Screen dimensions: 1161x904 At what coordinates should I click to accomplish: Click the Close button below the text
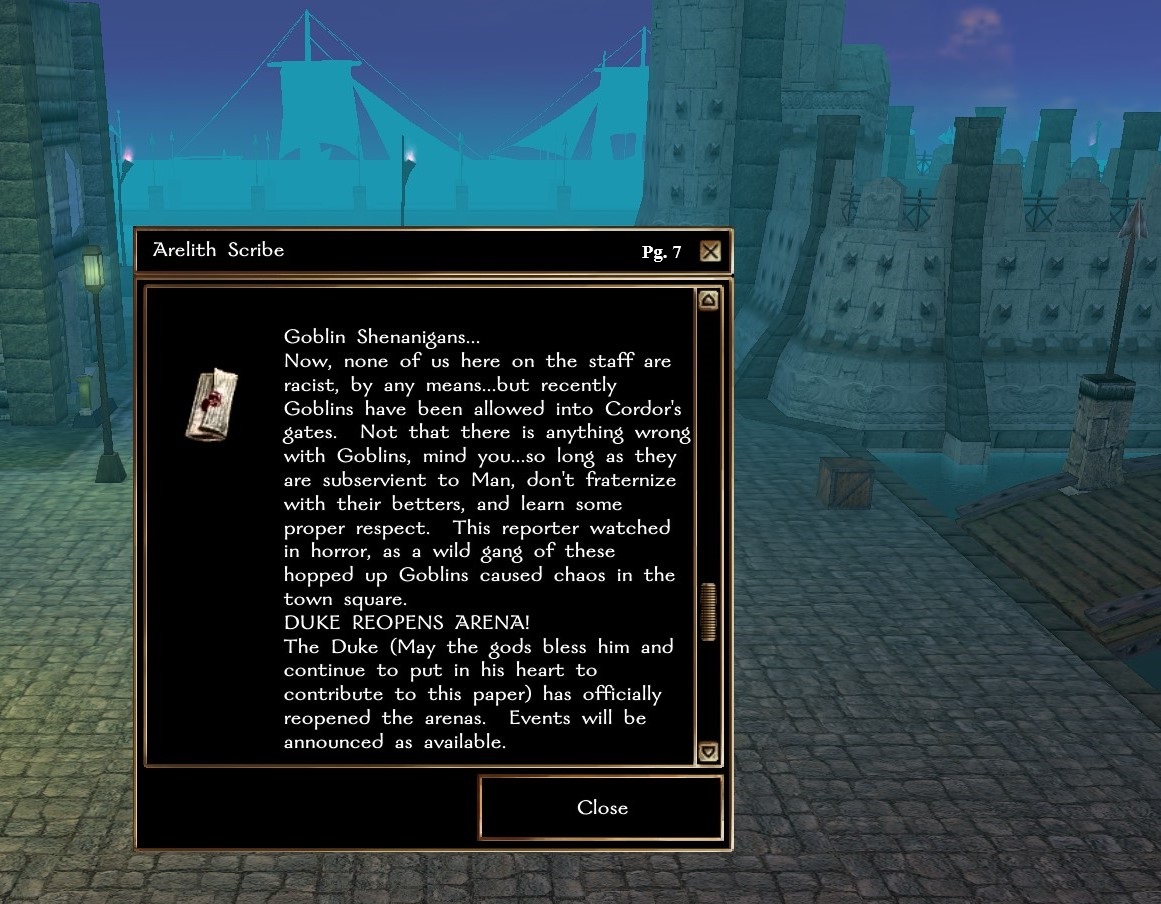(602, 808)
